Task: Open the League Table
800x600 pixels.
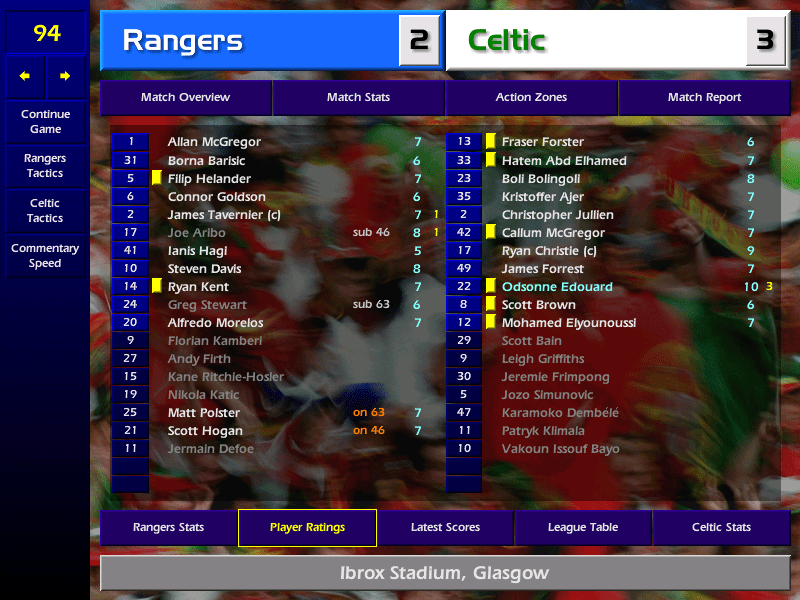Action: pyautogui.click(x=583, y=527)
